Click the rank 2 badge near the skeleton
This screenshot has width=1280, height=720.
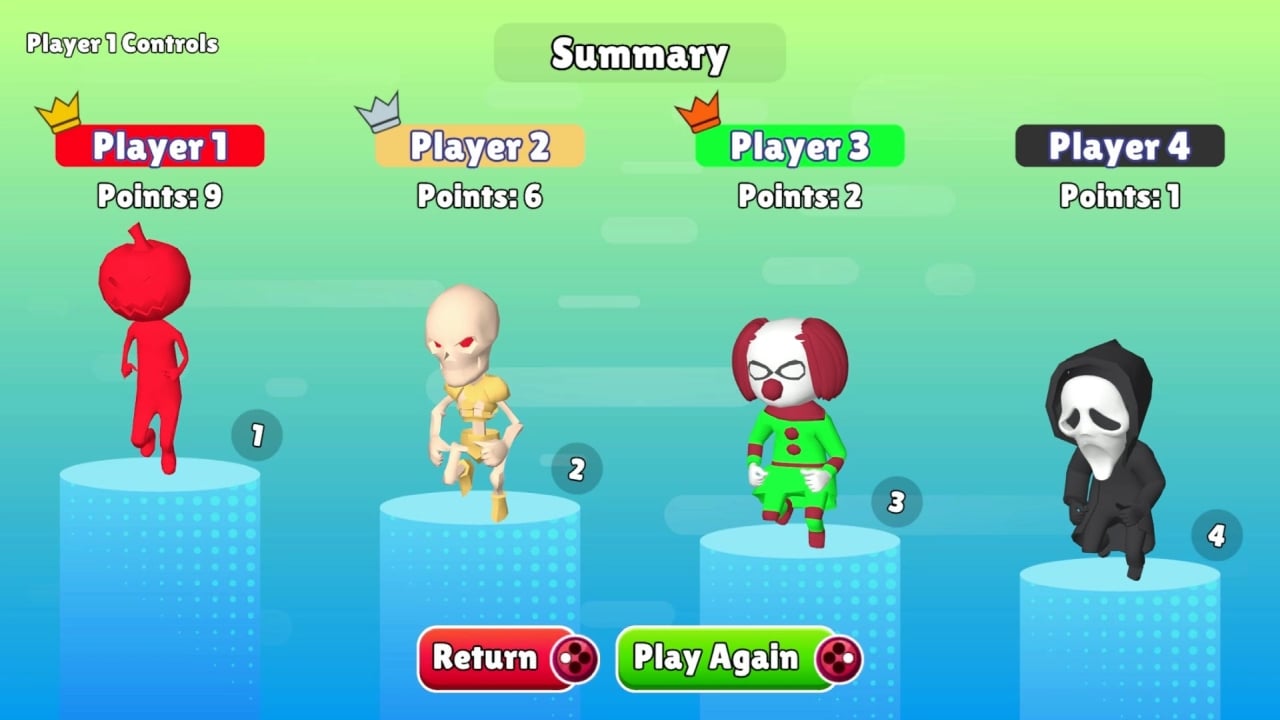click(577, 467)
